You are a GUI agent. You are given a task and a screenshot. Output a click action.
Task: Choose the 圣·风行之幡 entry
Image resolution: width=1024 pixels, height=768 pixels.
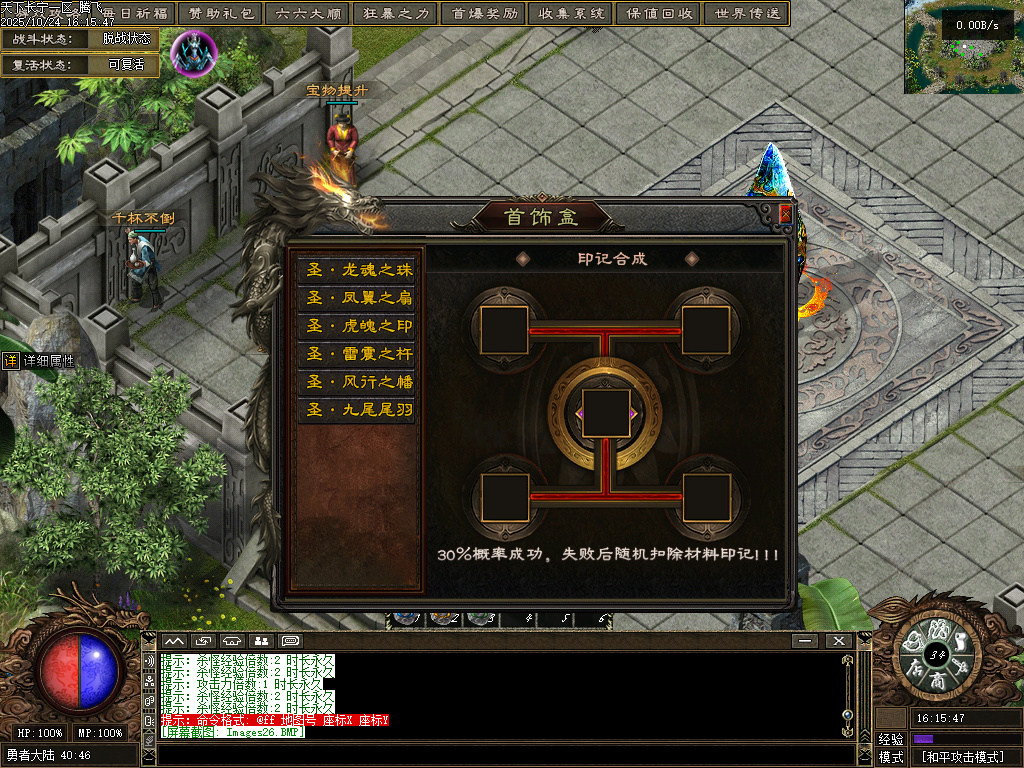point(357,382)
